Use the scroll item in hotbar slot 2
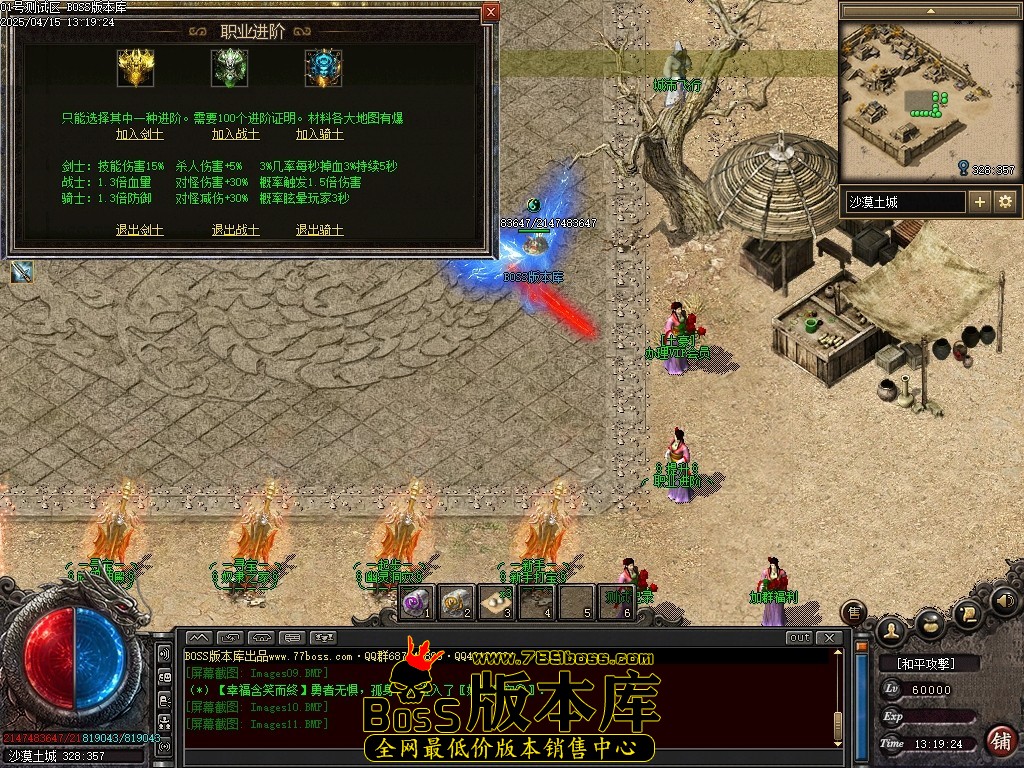Image resolution: width=1024 pixels, height=768 pixels. click(x=456, y=602)
